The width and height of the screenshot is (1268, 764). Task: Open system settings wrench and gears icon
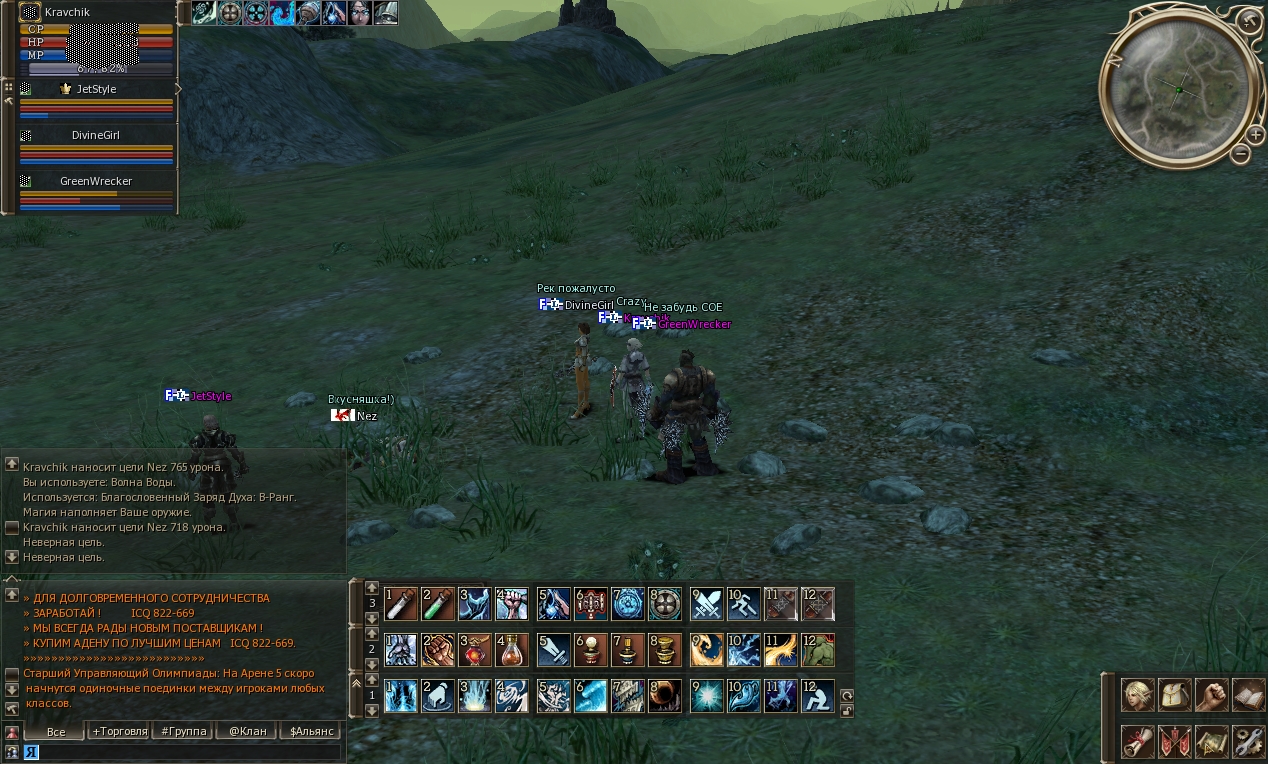point(1248,741)
